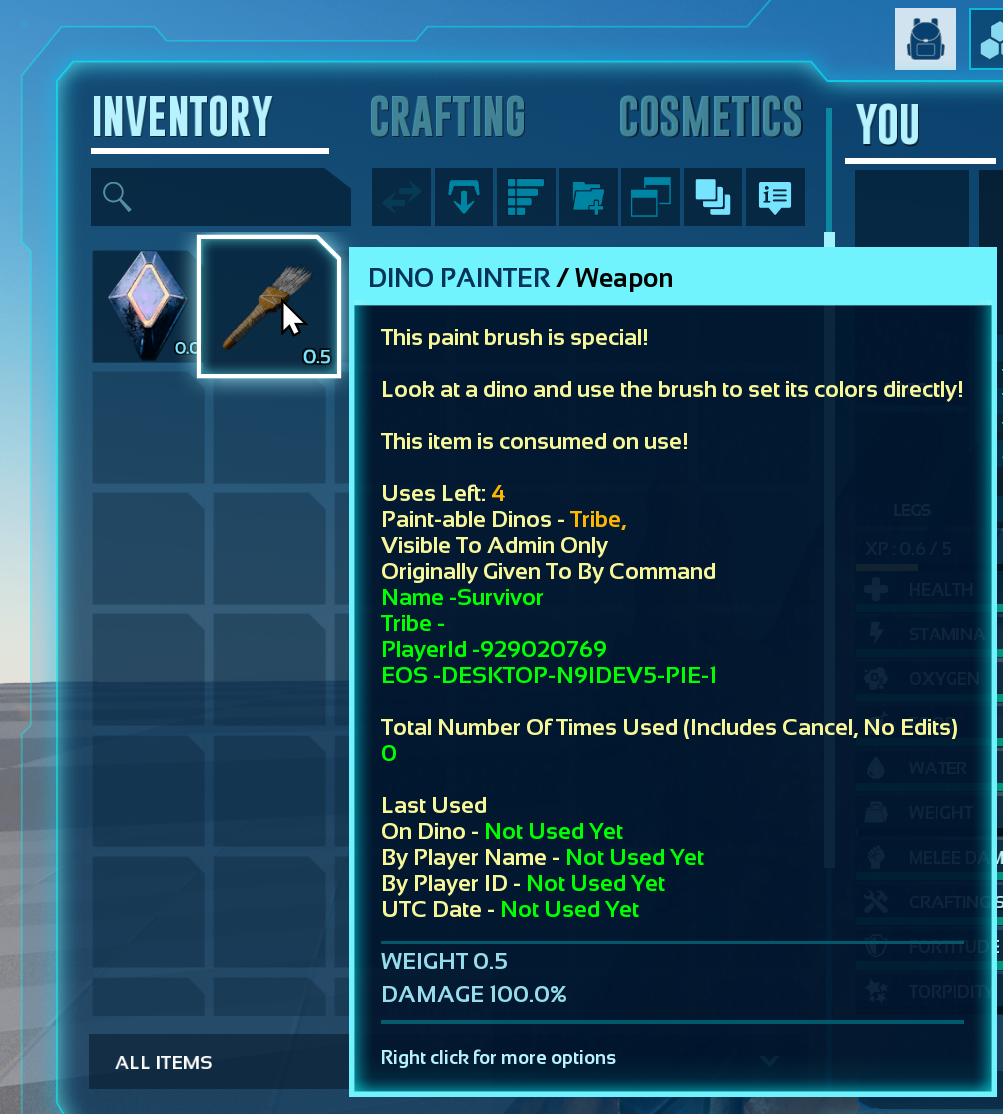
Task: Toggle the info tooltip speech-bubble button
Action: click(x=774, y=197)
